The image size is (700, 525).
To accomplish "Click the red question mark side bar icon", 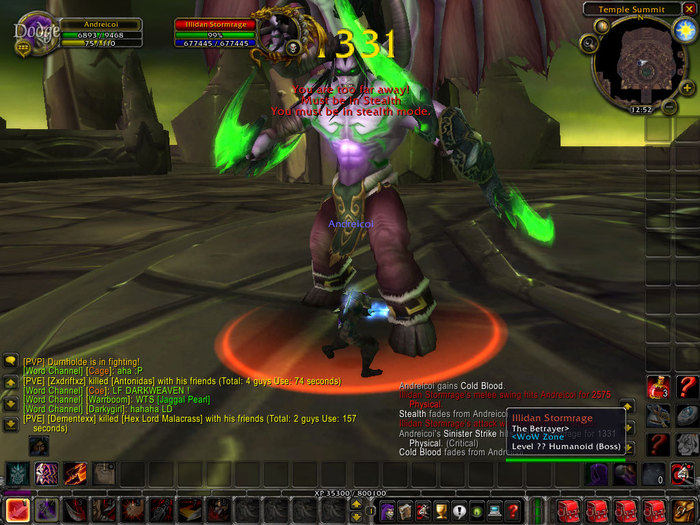I will tap(685, 386).
